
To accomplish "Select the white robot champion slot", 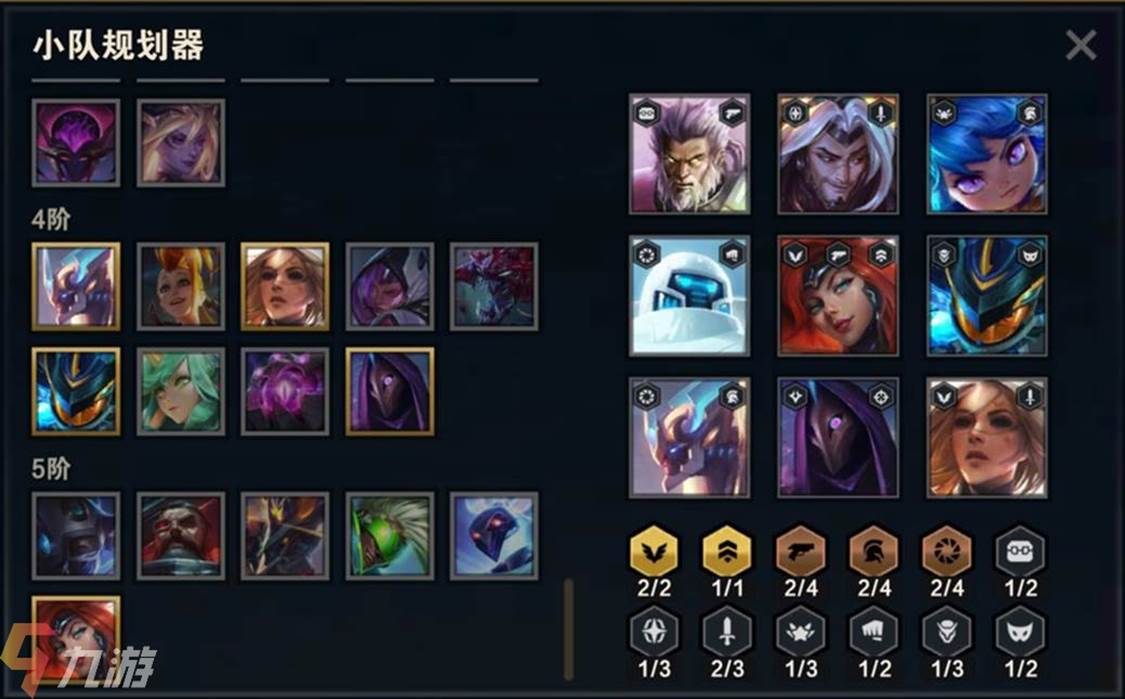I will point(689,295).
